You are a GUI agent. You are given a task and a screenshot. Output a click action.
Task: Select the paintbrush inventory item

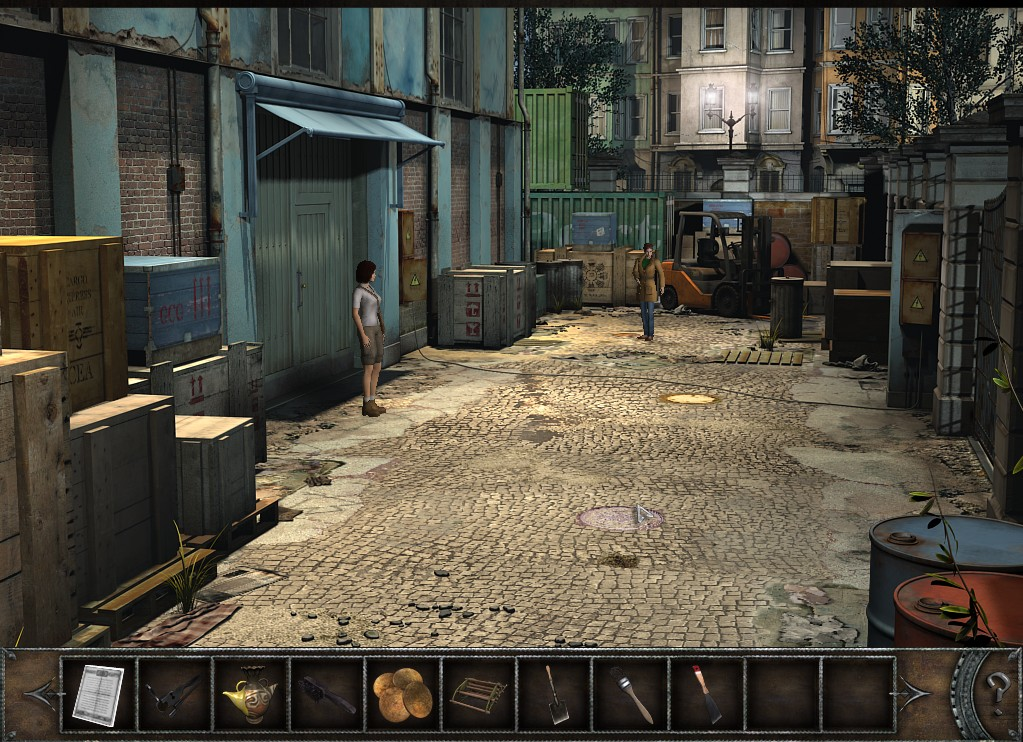[x=631, y=694]
